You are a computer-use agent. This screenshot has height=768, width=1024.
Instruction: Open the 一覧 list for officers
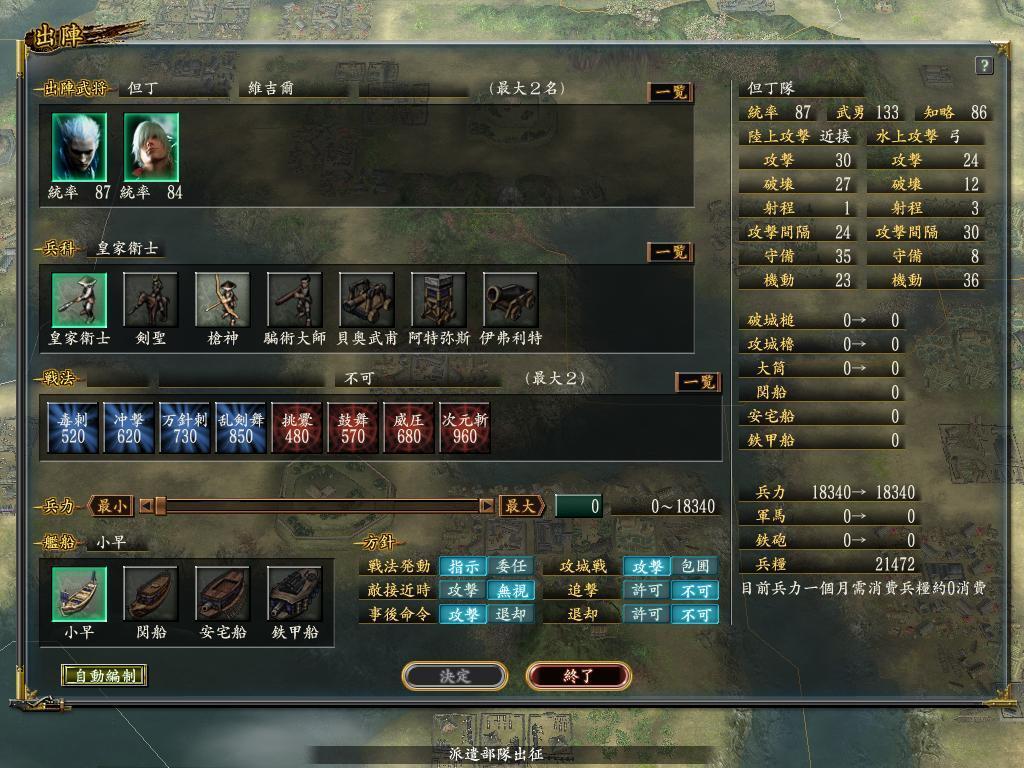pos(670,92)
